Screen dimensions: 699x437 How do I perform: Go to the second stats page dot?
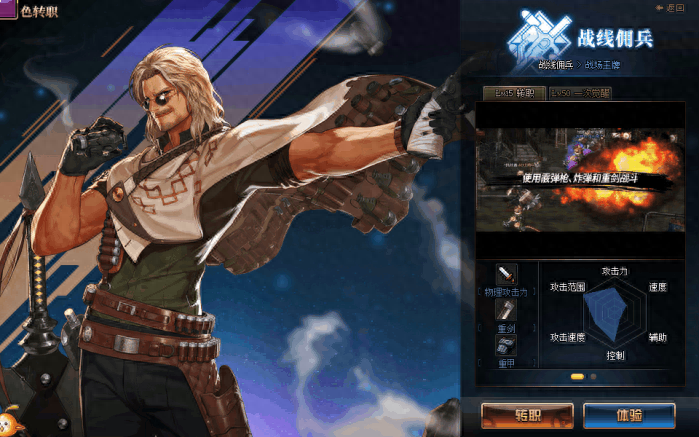coord(593,377)
